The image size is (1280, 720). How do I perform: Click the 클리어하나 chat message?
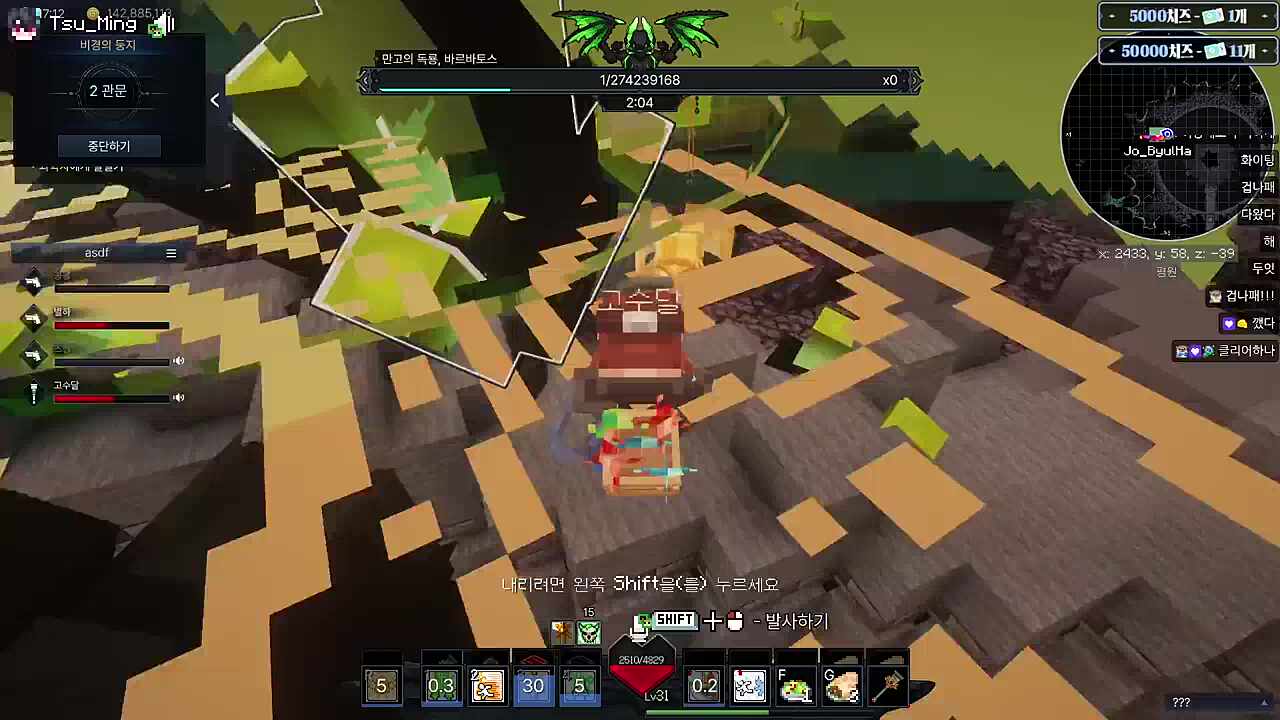pyautogui.click(x=1225, y=351)
